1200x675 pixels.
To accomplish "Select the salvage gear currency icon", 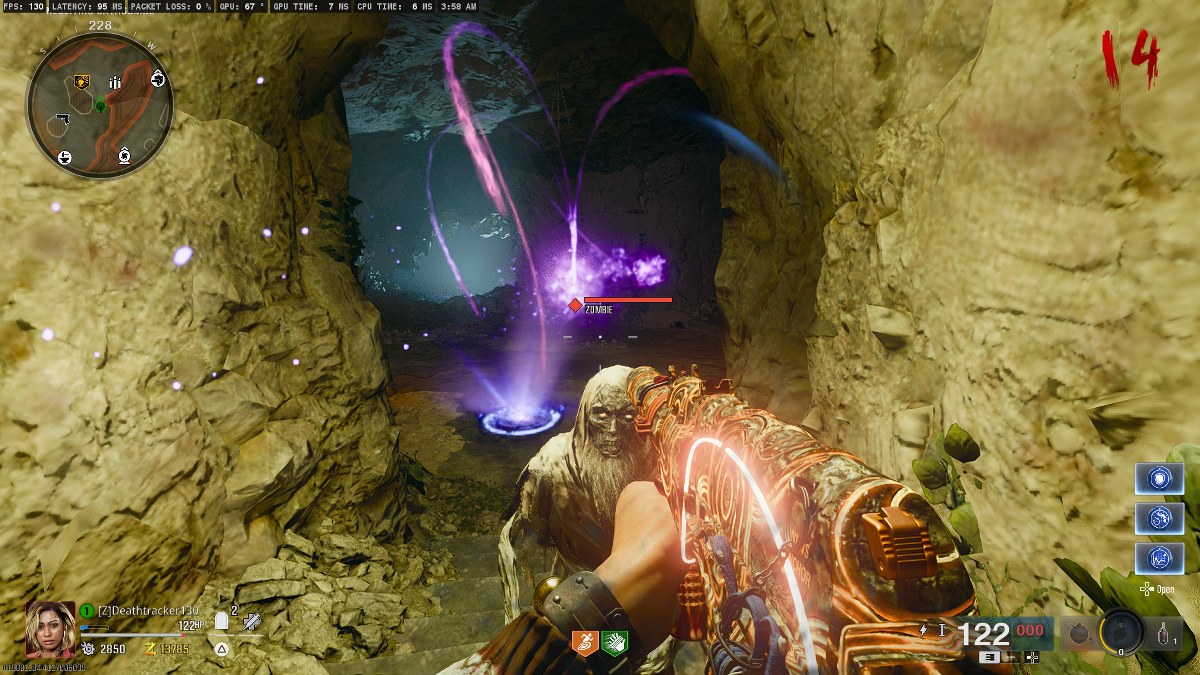I will (x=87, y=649).
